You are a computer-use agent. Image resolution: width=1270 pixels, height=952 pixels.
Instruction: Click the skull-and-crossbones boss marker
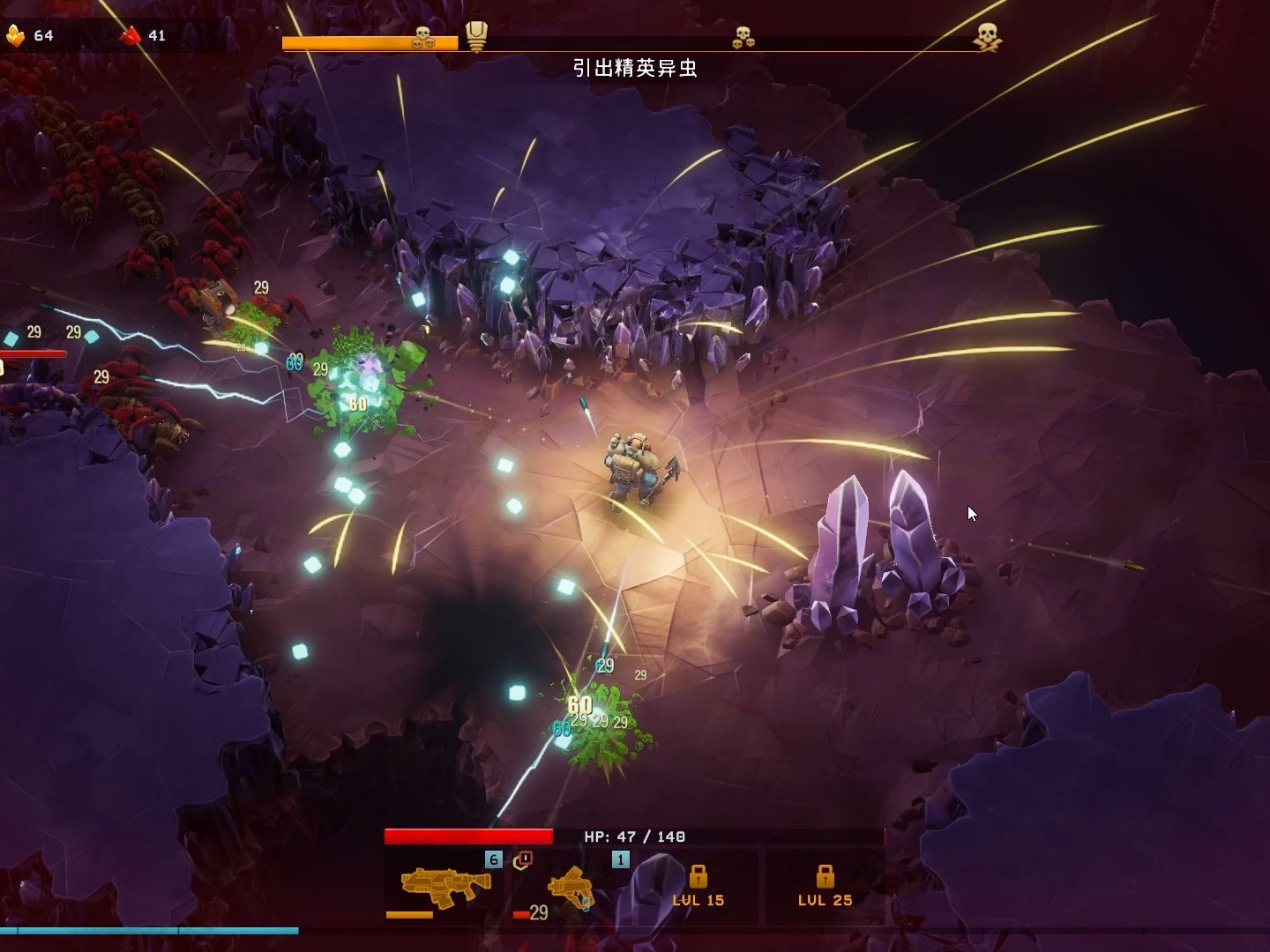[x=987, y=37]
